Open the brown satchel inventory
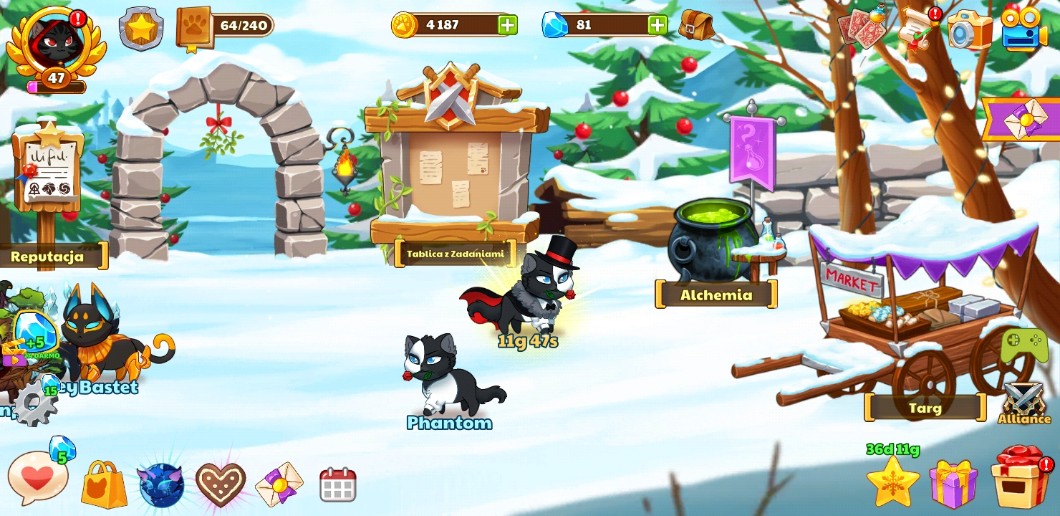The image size is (1060, 516). [696, 24]
